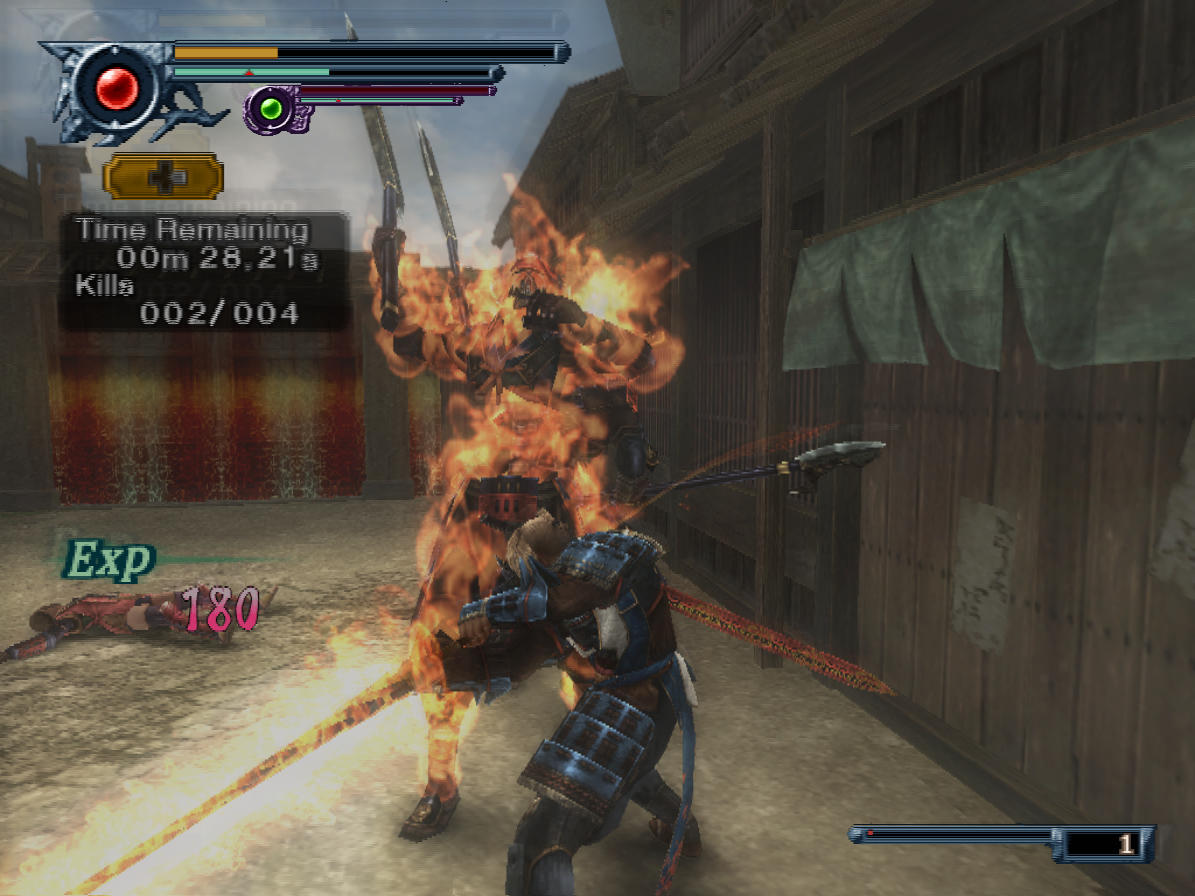Select the green orb partner emblem
1195x896 pixels.
[271, 107]
